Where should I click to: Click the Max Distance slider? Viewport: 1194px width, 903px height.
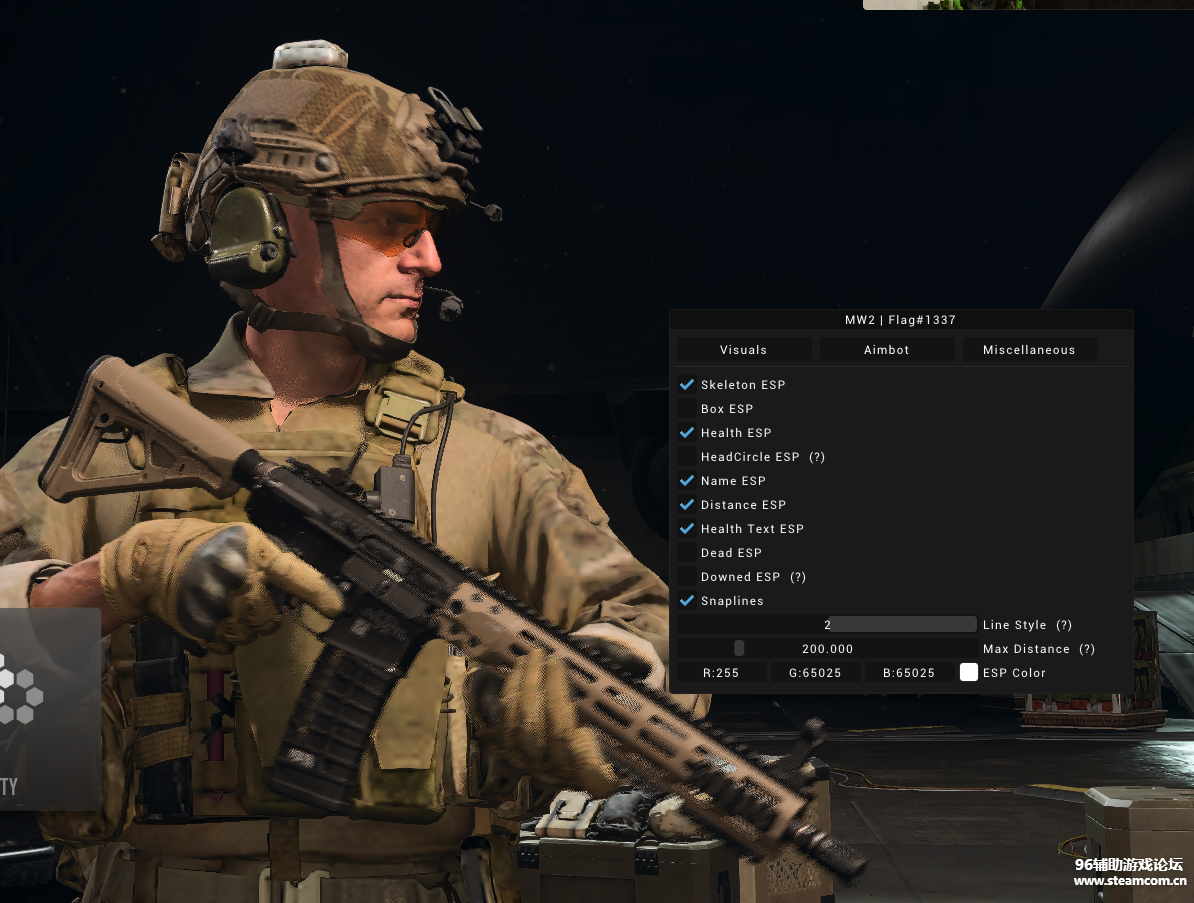tap(827, 649)
